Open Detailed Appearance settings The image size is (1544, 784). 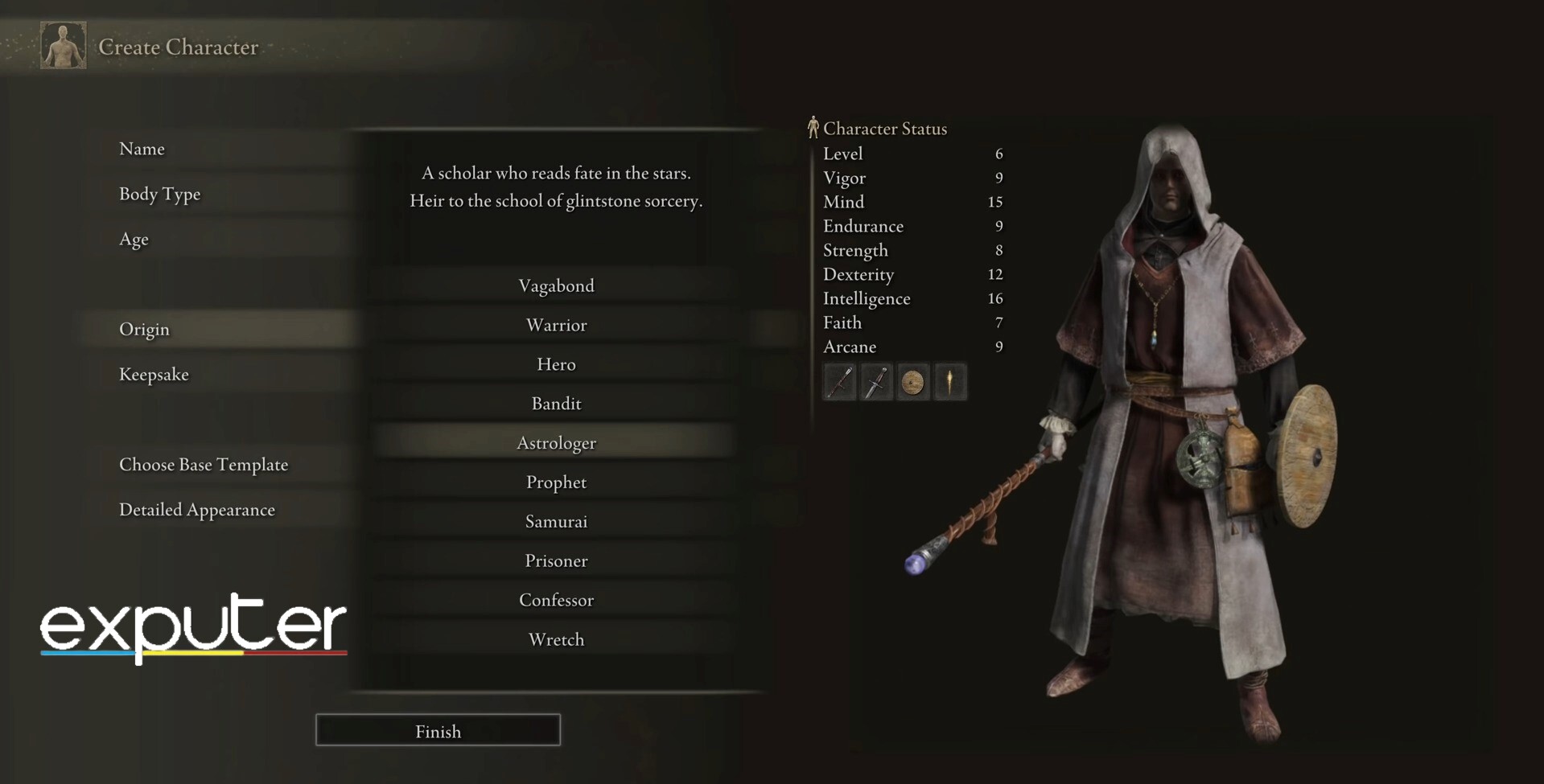click(x=197, y=509)
